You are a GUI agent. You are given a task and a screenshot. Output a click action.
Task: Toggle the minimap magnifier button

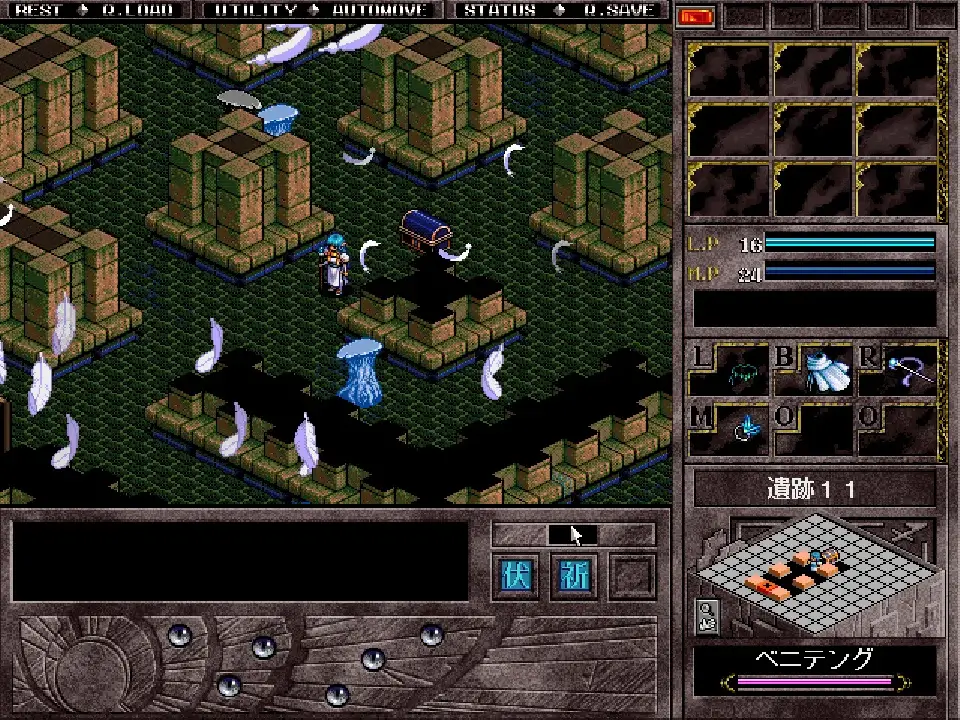[705, 615]
